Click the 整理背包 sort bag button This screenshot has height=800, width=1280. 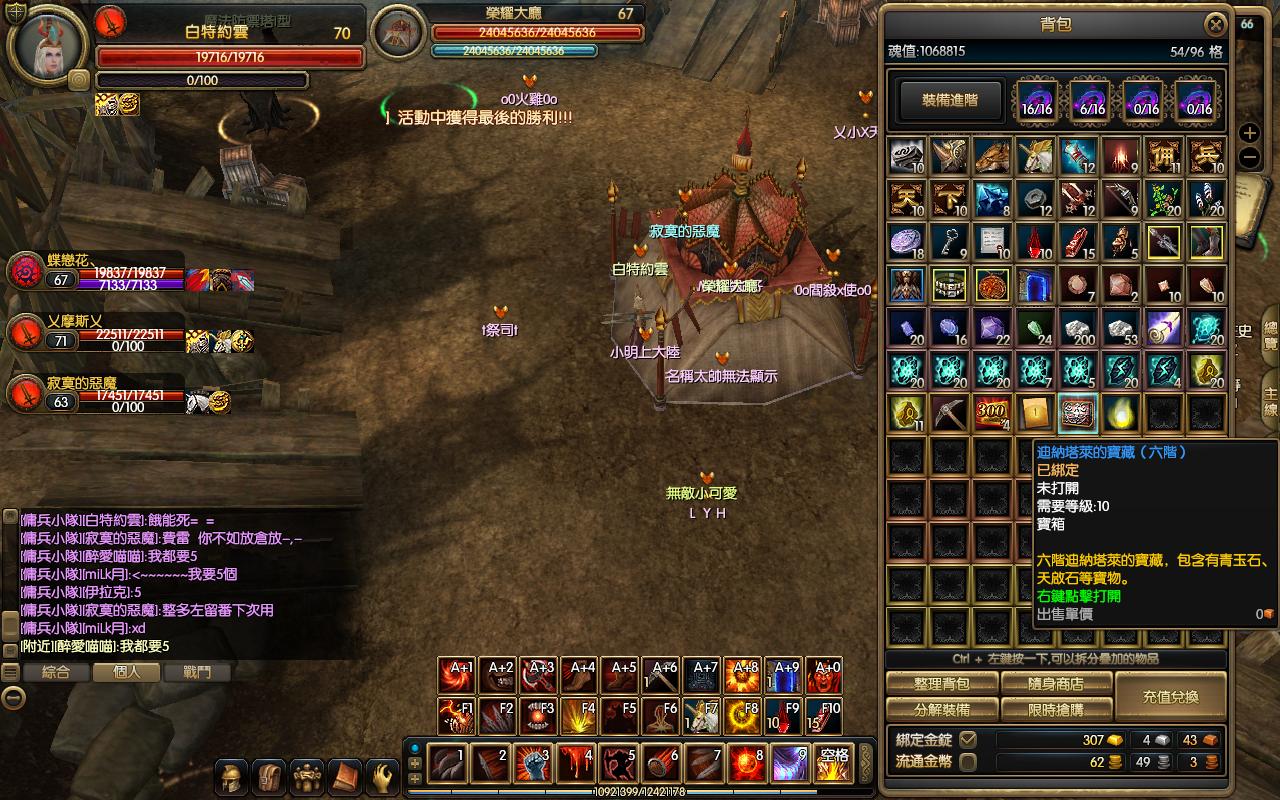click(942, 684)
